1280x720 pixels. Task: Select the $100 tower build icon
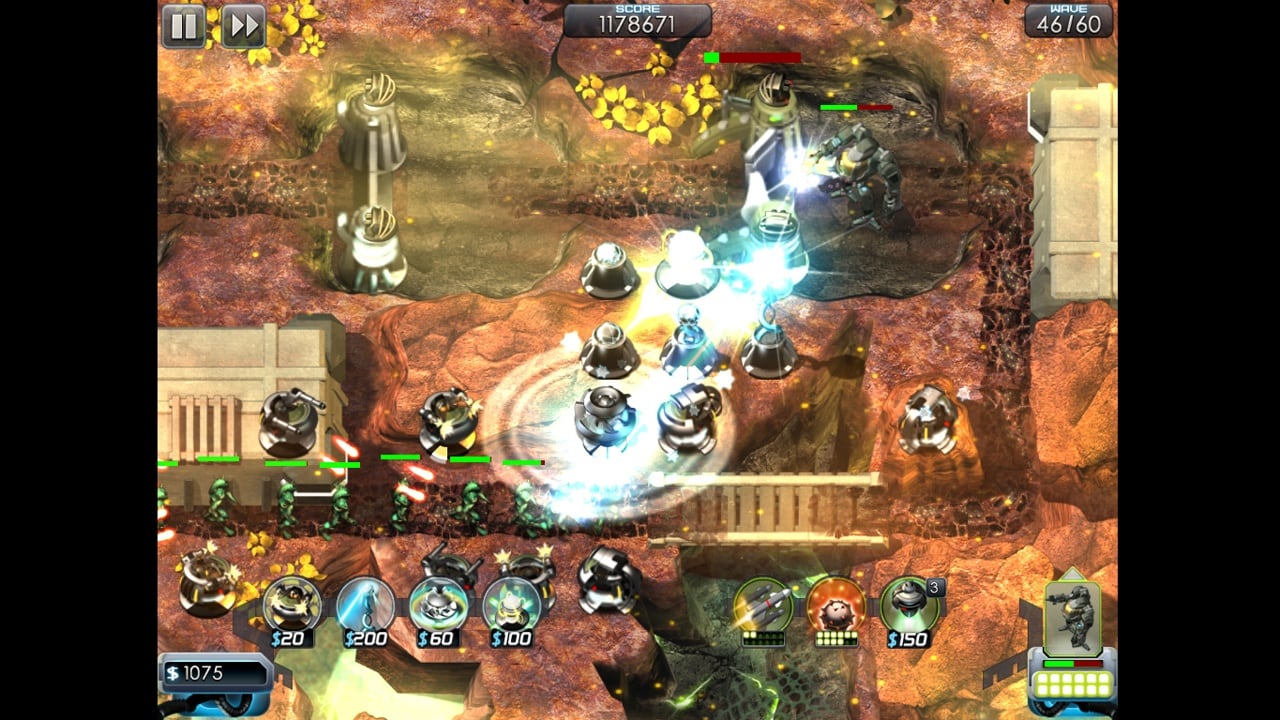point(511,606)
